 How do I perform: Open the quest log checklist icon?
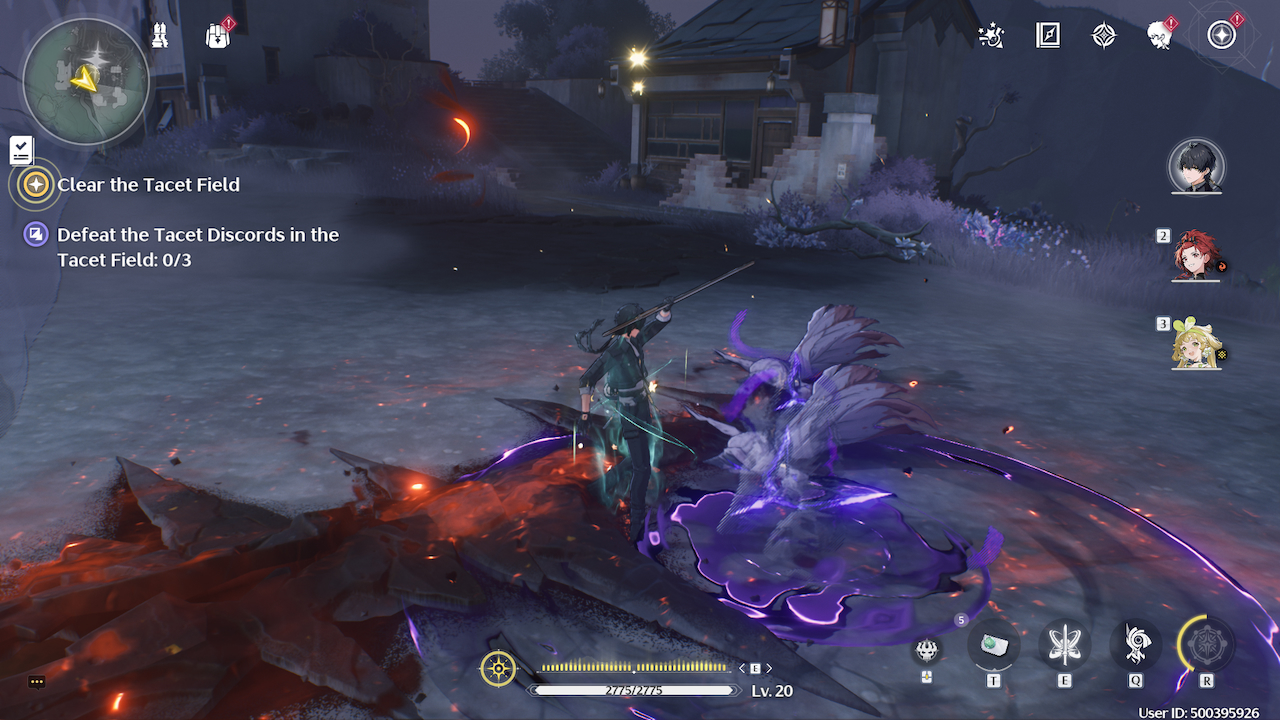[x=21, y=151]
